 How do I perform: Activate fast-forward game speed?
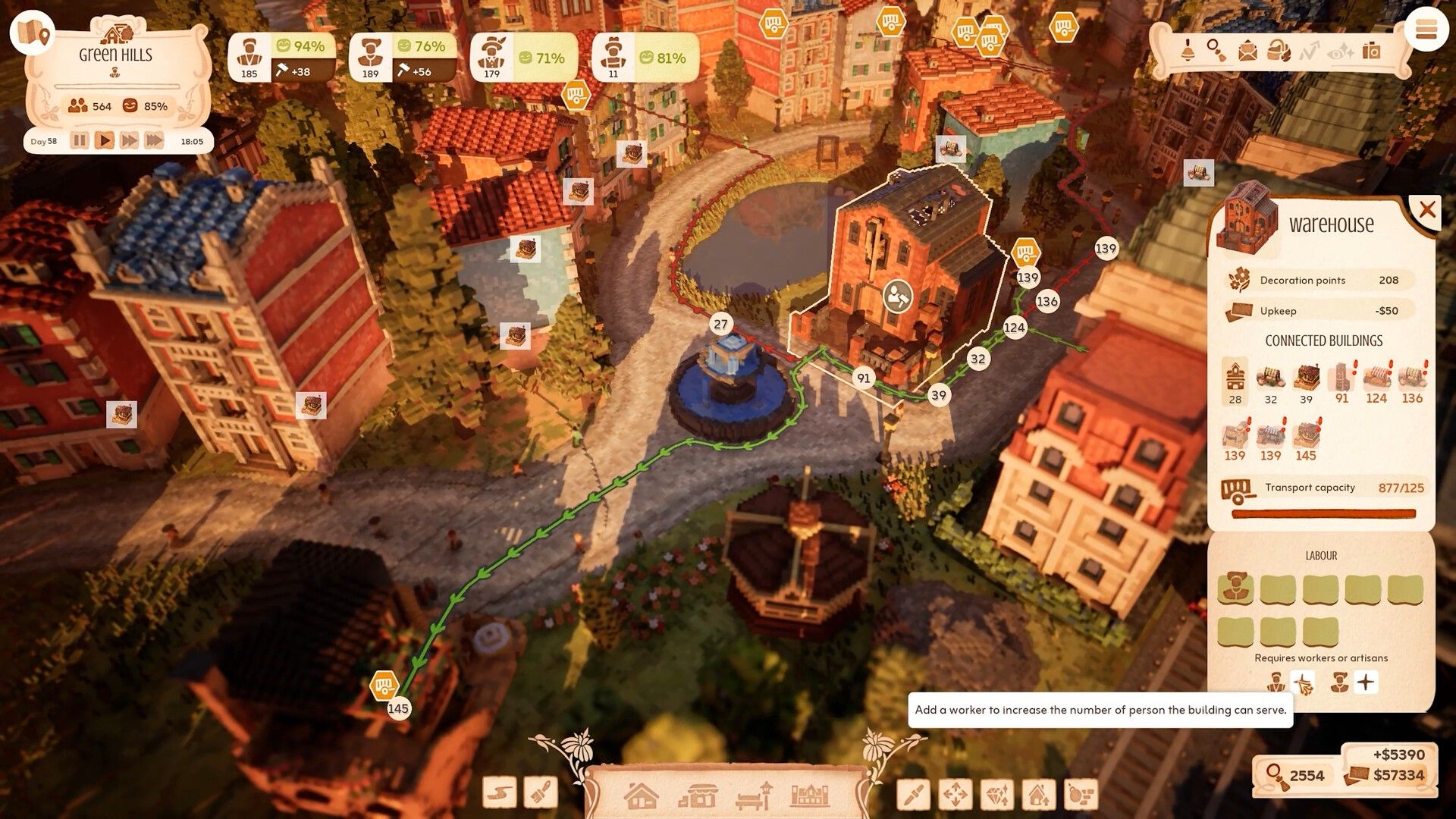click(x=130, y=140)
